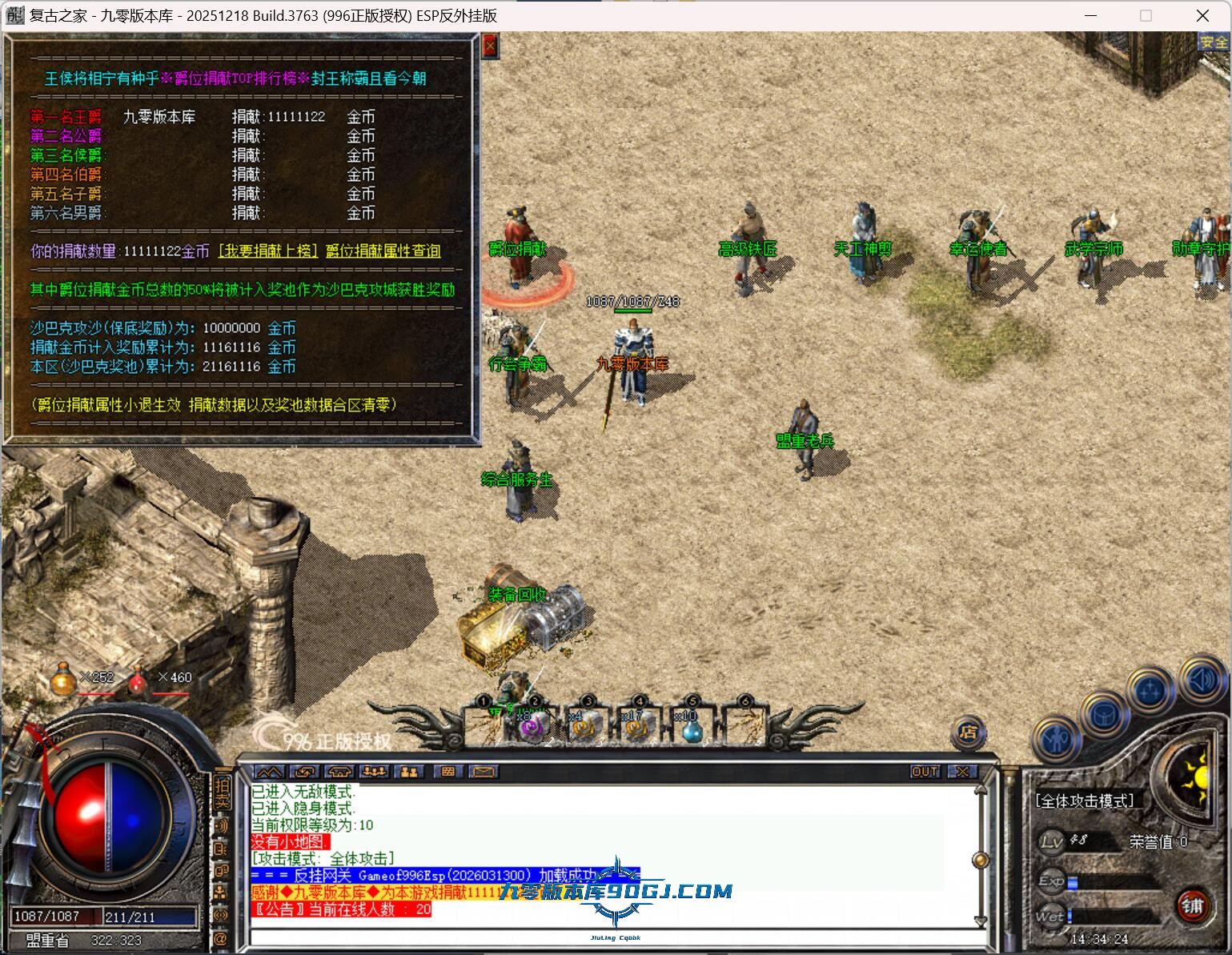Open the bag inventory round icon

pos(1104,715)
